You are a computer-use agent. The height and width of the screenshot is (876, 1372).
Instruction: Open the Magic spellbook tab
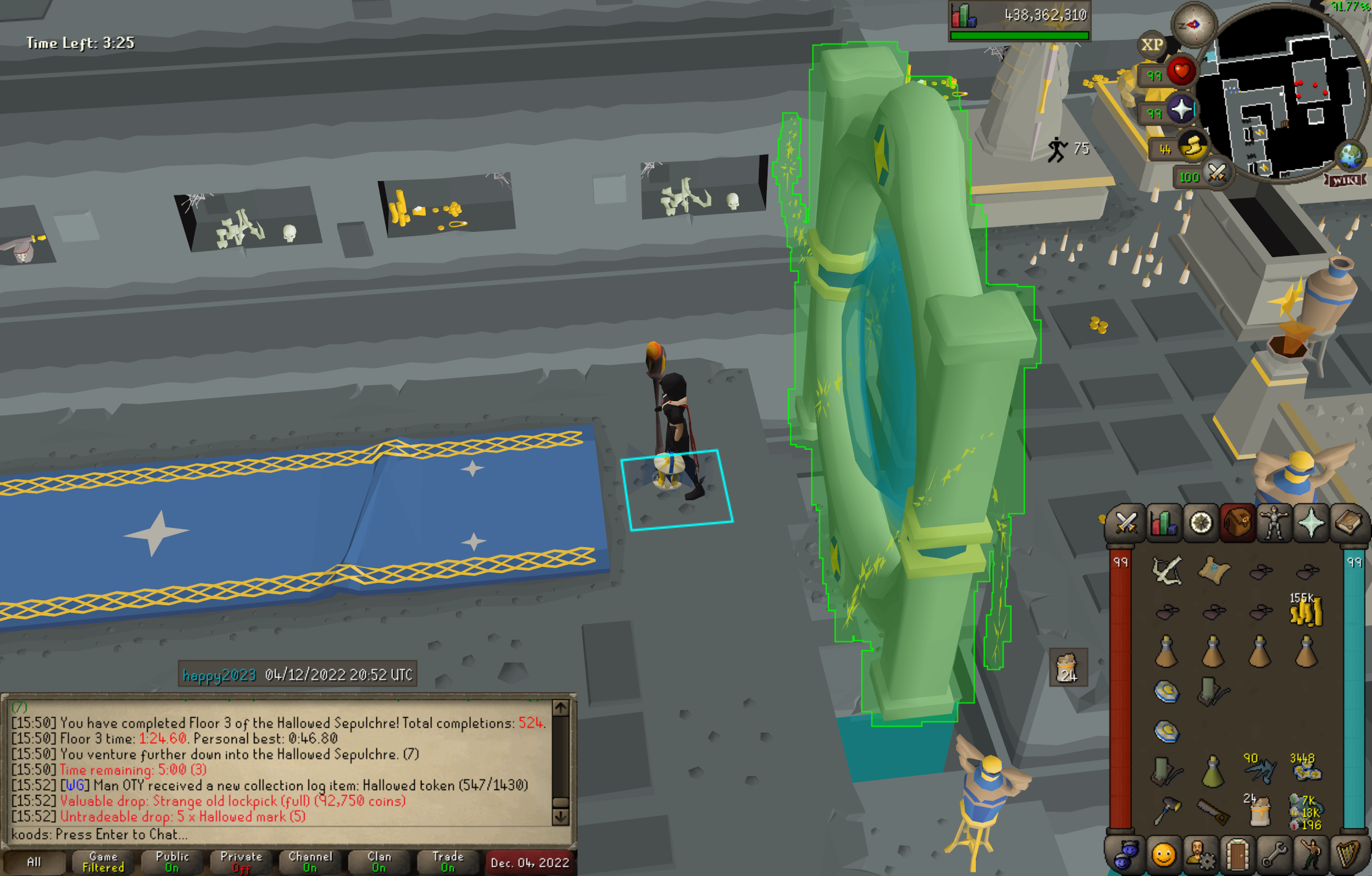[x=1348, y=524]
